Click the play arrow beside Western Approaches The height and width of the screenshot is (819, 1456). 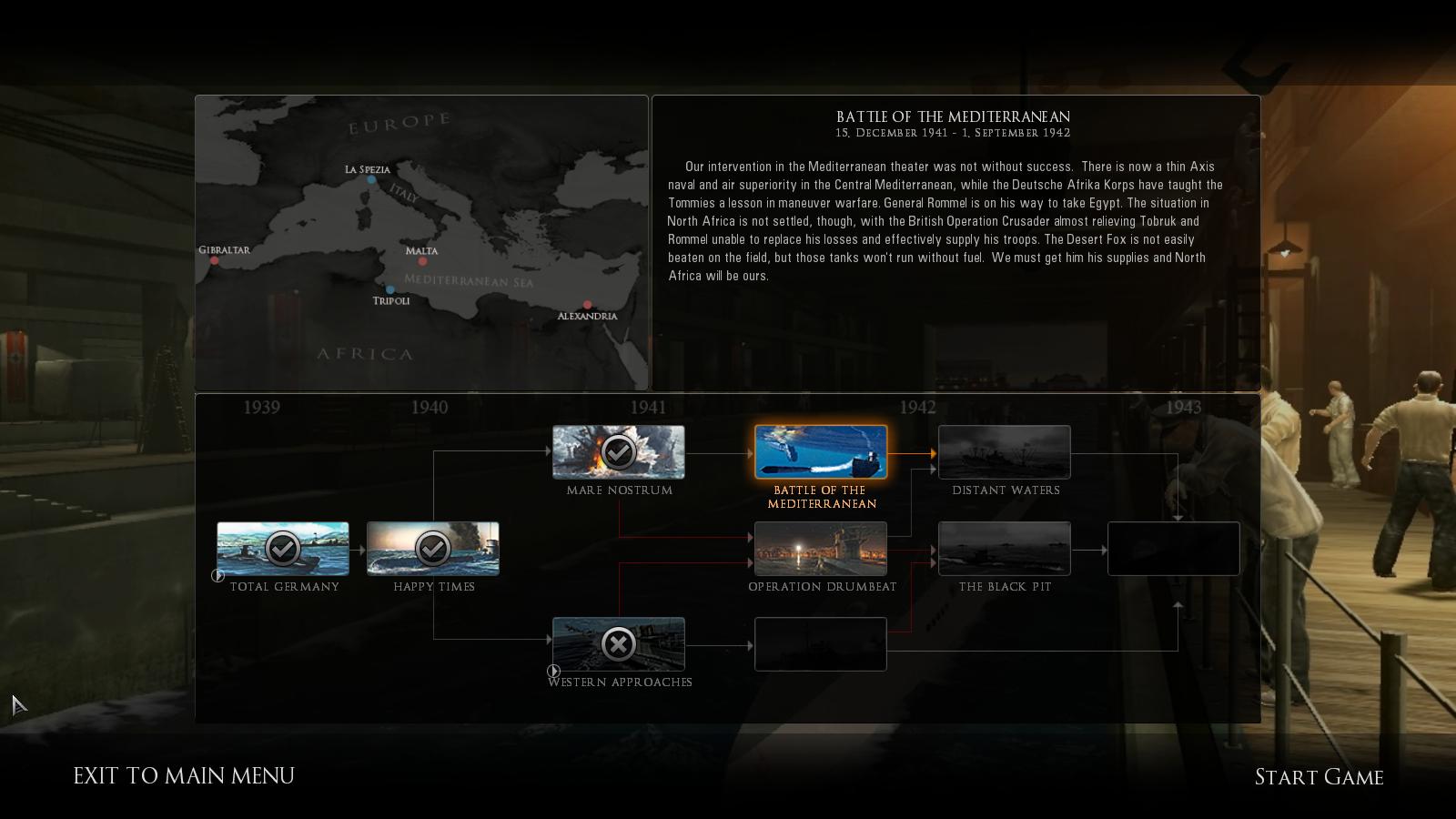click(x=553, y=671)
